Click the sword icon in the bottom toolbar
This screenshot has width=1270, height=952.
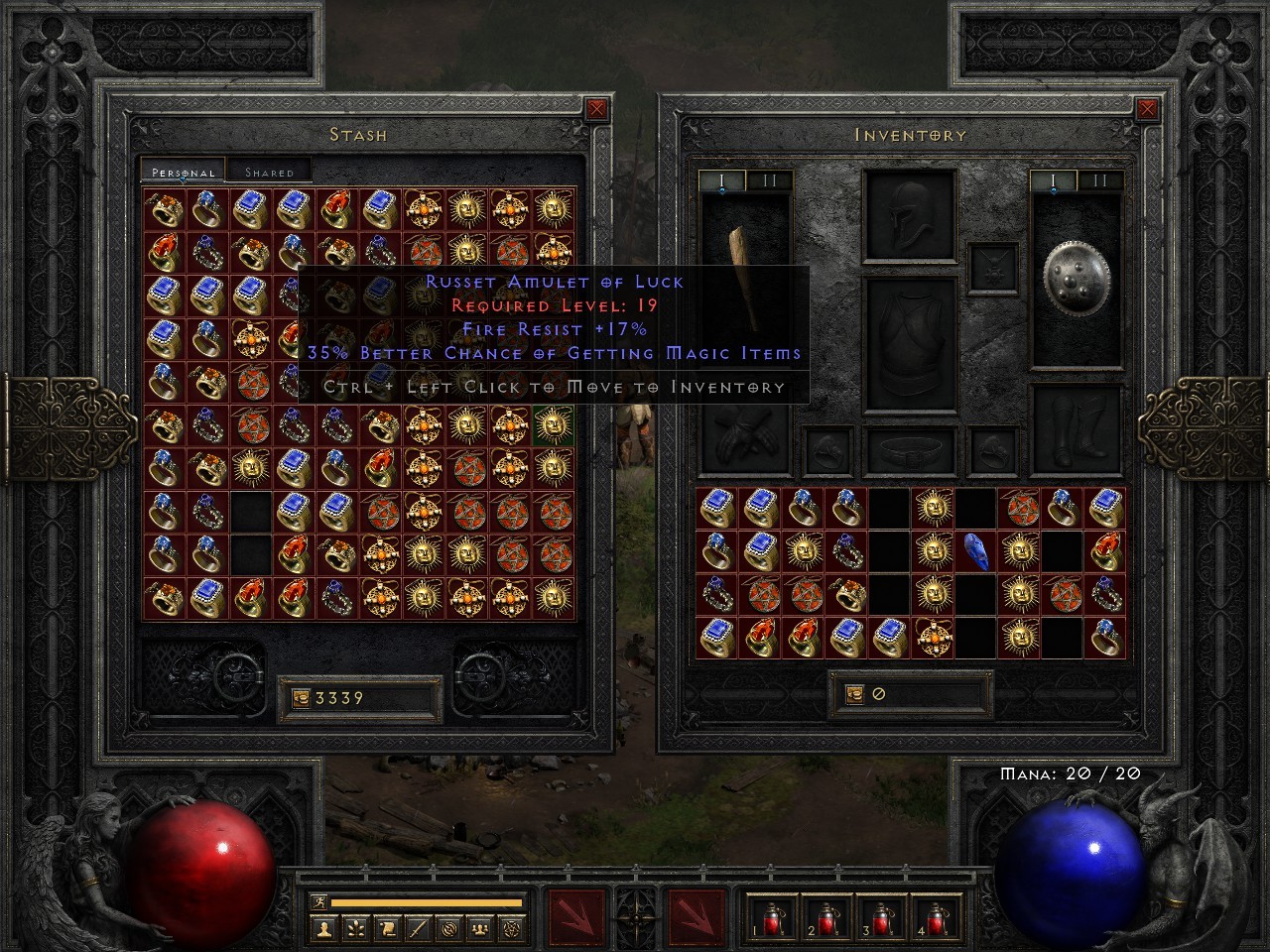(418, 929)
